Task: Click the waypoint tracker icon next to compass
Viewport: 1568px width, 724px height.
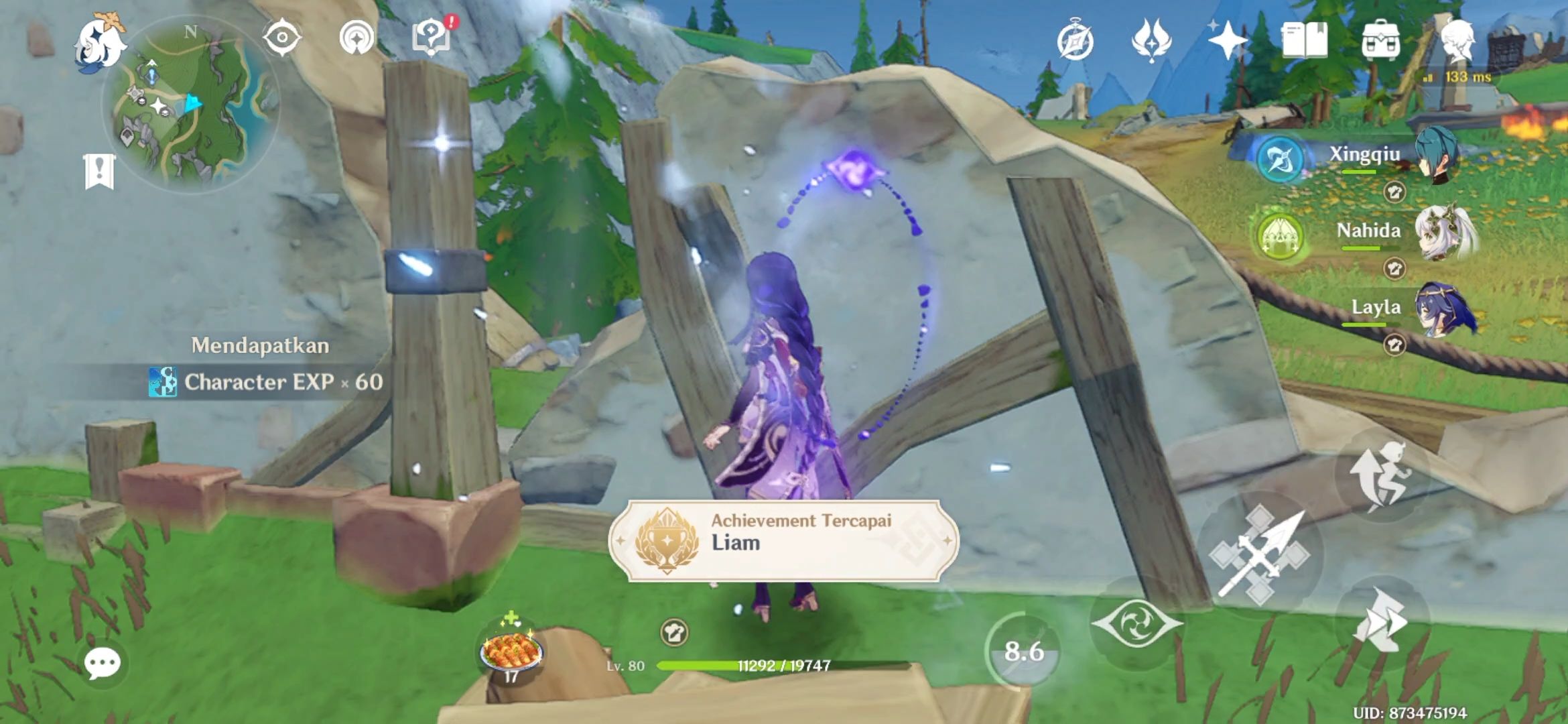Action: [x=358, y=38]
